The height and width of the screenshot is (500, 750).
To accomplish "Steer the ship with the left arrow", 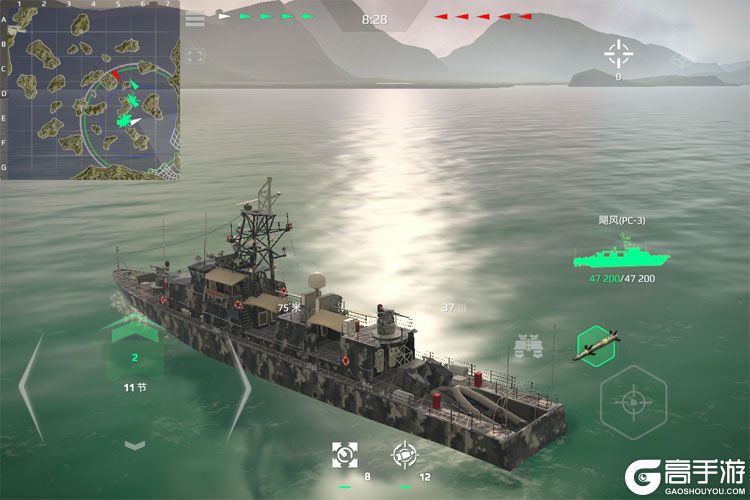I will 32,385.
